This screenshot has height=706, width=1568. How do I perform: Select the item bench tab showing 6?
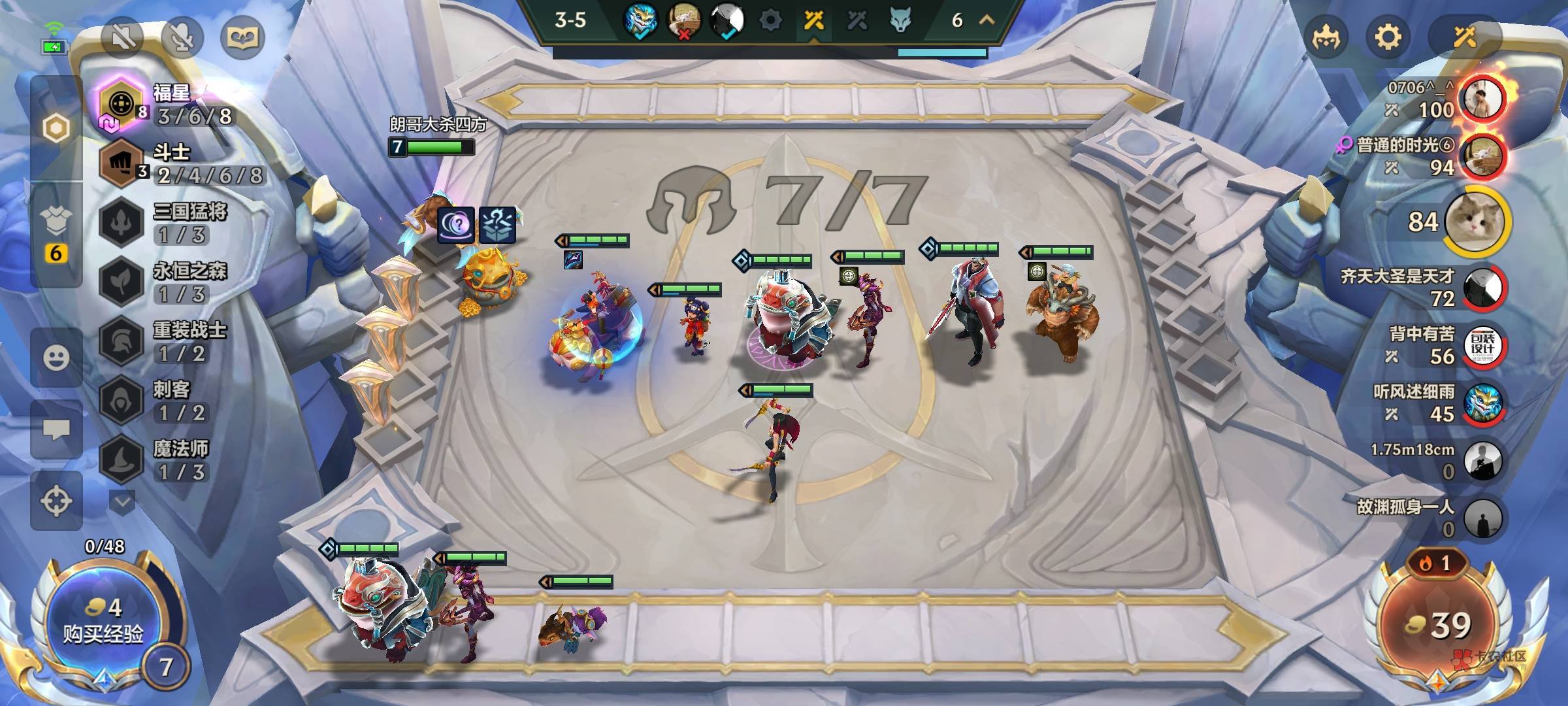click(56, 235)
